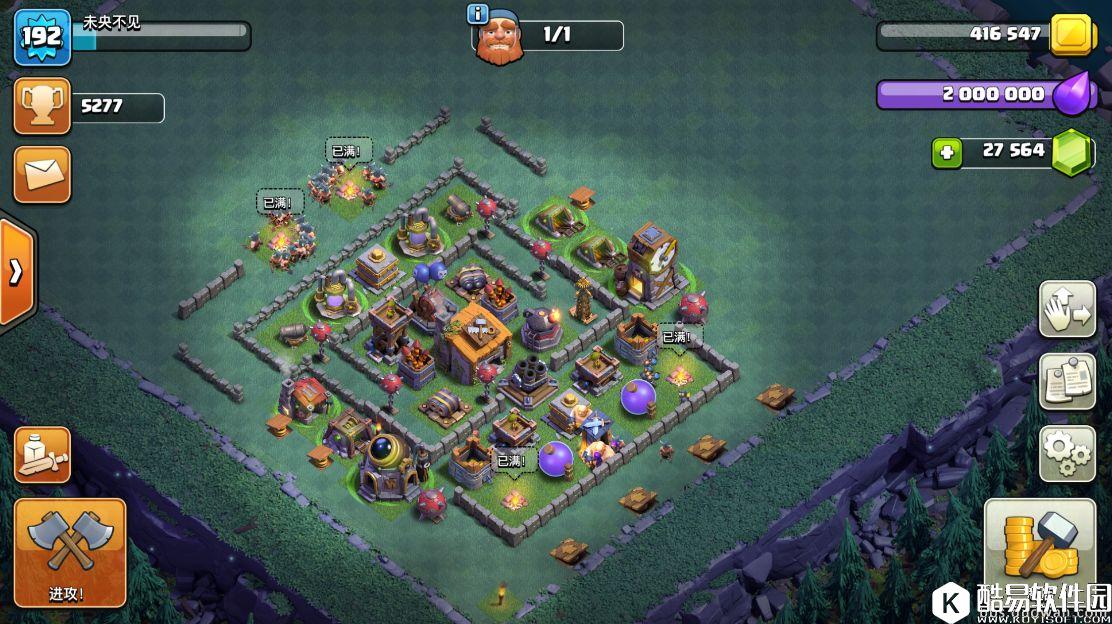The image size is (1112, 624).
Task: Tap the green gem icon
Action: pyautogui.click(x=1074, y=153)
